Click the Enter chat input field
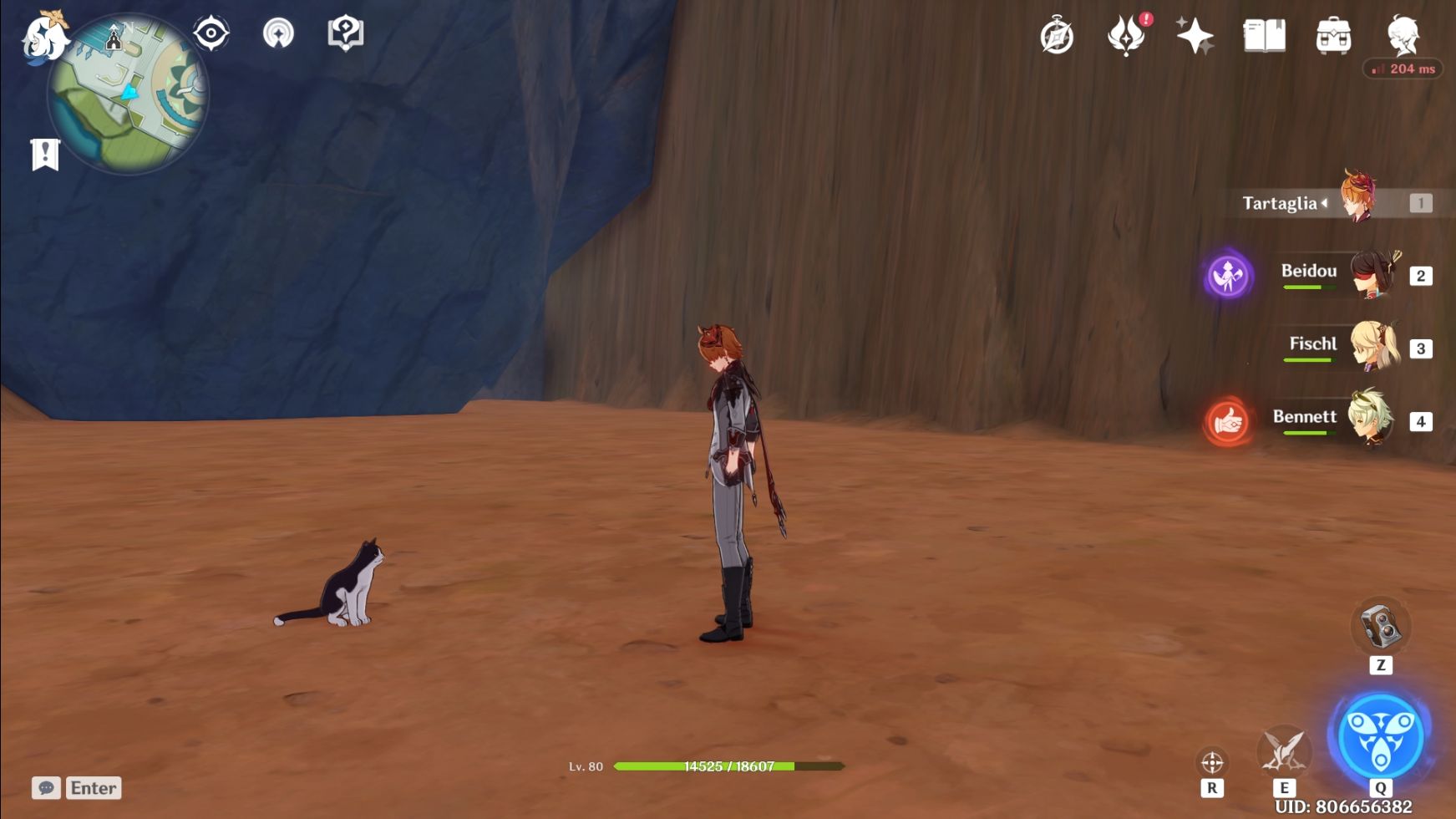This screenshot has height=819, width=1456. click(92, 787)
